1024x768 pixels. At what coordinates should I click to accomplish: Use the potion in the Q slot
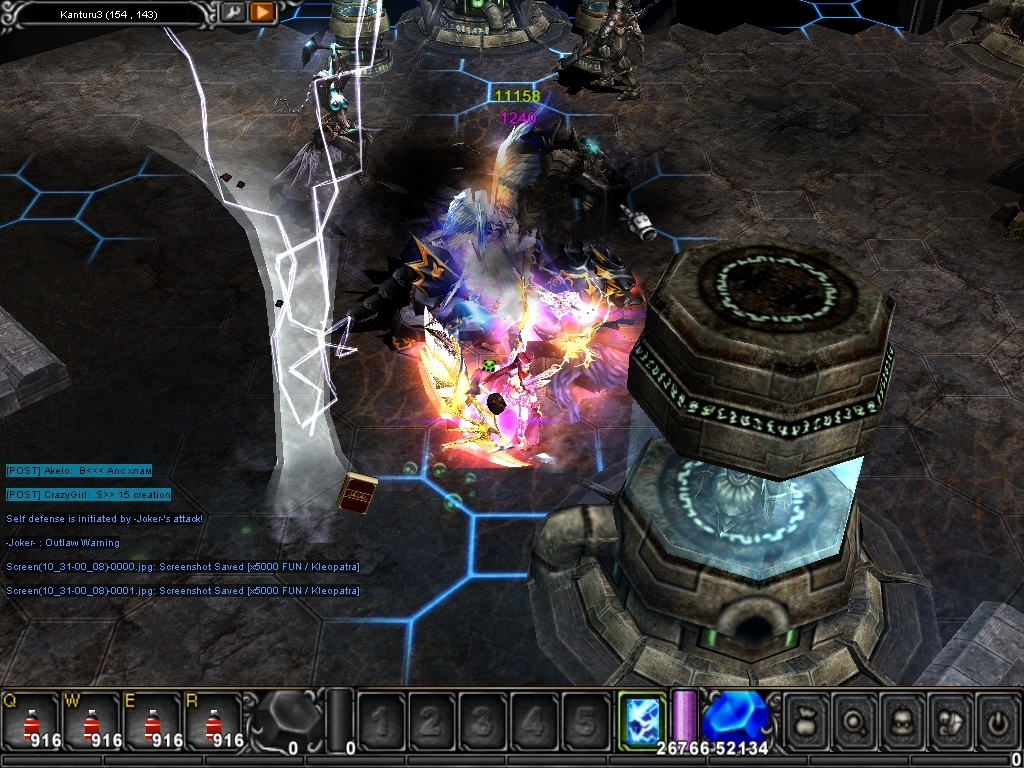click(x=29, y=722)
